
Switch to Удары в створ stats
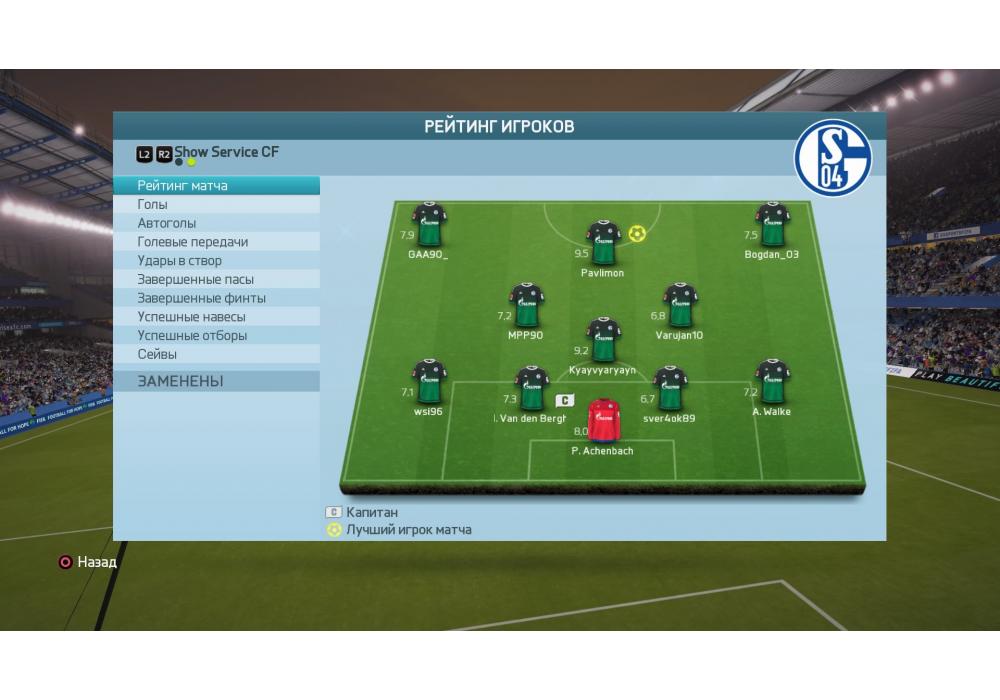click(x=216, y=261)
